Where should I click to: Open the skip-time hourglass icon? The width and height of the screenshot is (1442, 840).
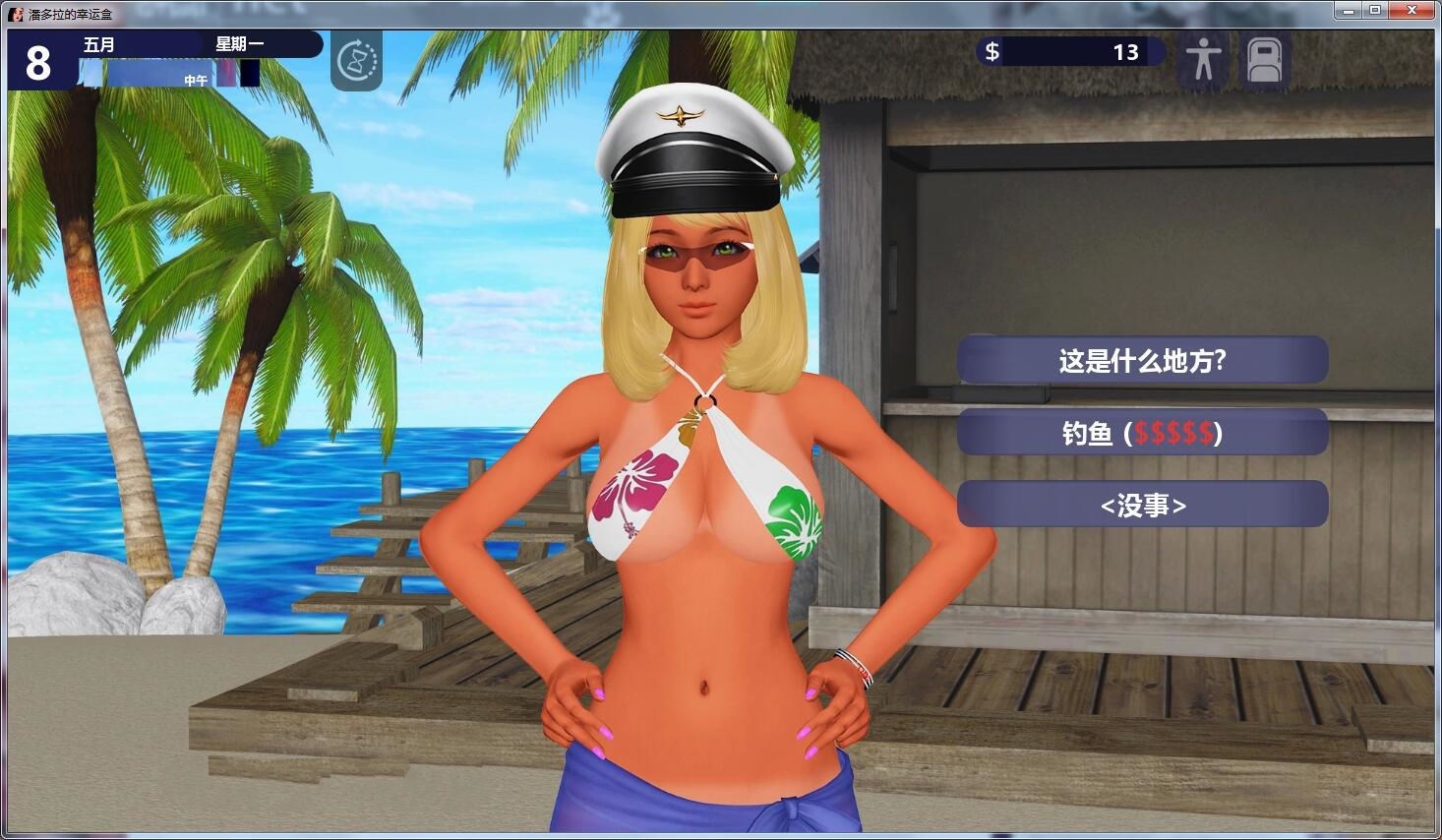(356, 61)
